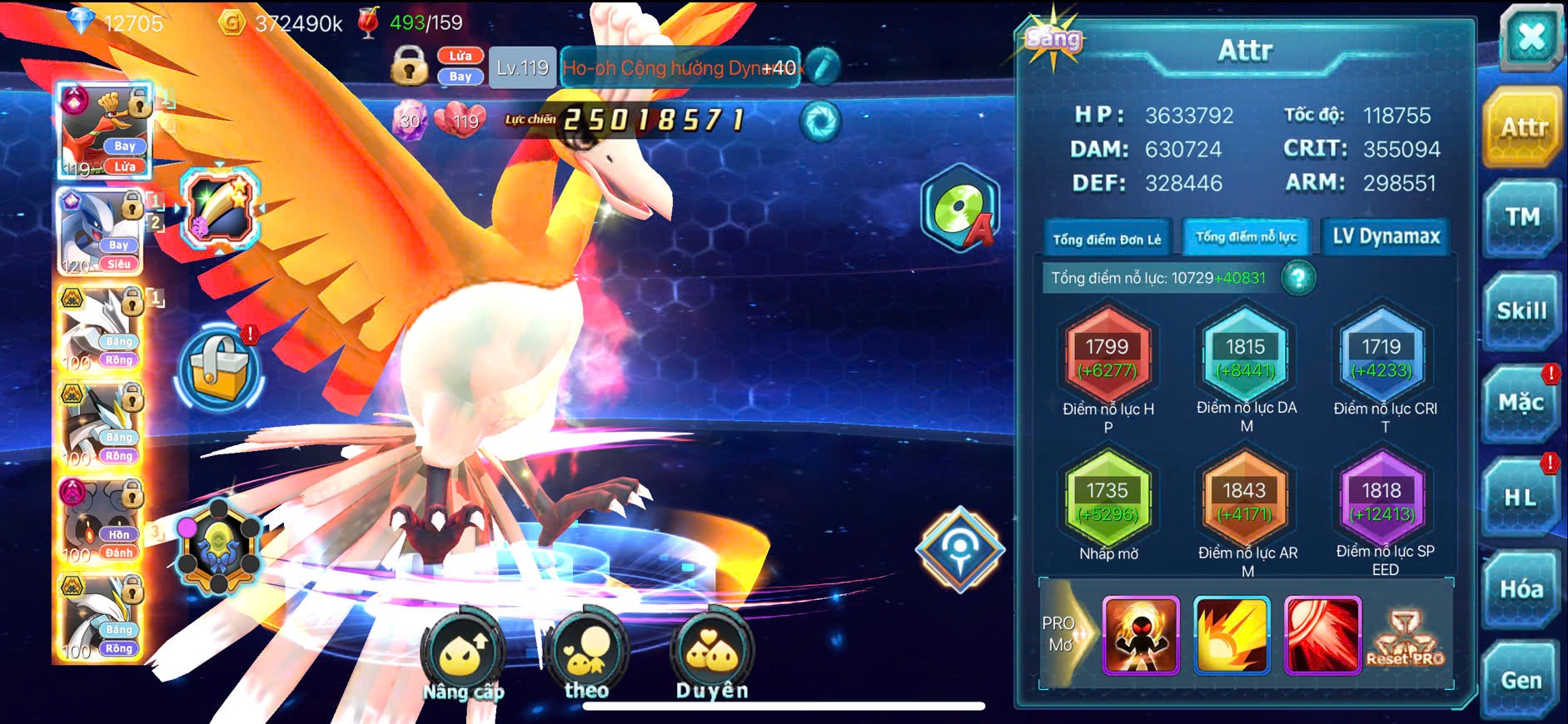Viewport: 1568px width, 724px height.
Task: Click the shooting star skill icon
Action: pyautogui.click(x=220, y=208)
